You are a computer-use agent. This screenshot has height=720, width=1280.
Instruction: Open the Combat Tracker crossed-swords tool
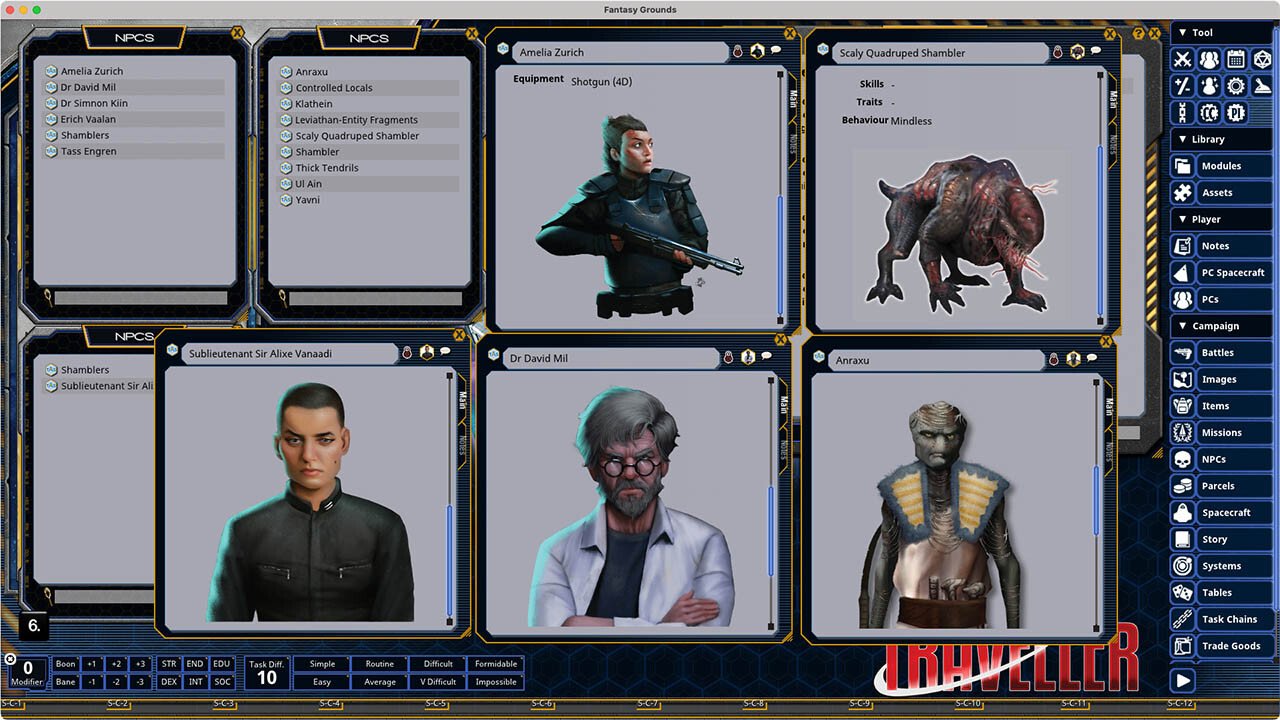[1182, 59]
